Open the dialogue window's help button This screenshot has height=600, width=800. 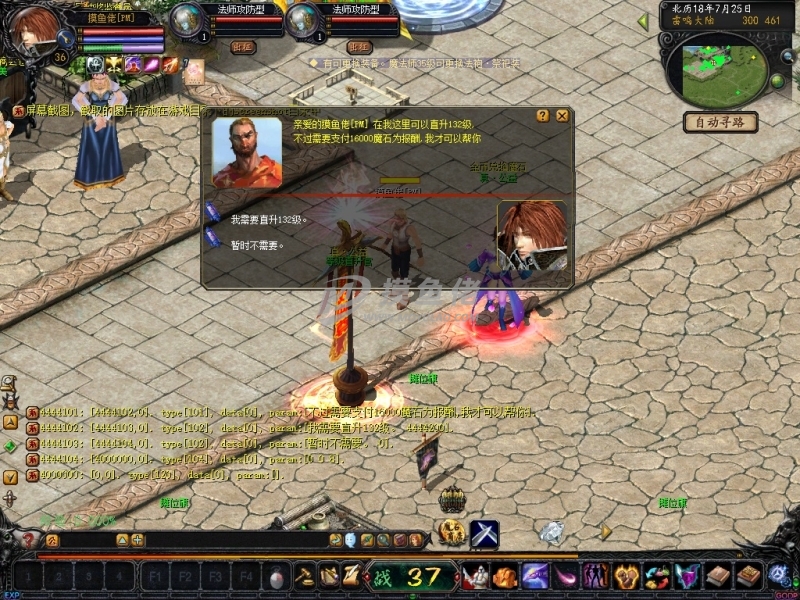(543, 116)
